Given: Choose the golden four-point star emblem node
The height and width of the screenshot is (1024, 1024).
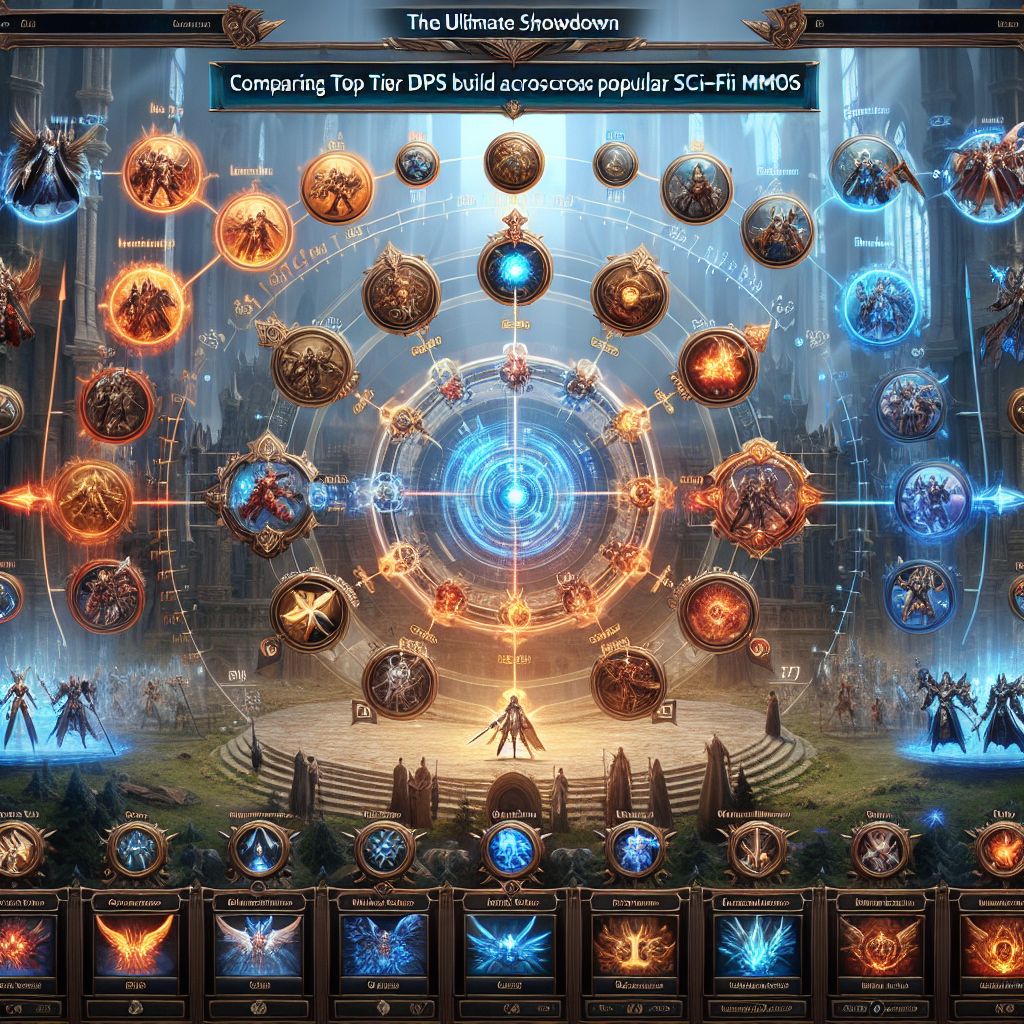Looking at the screenshot, I should click(x=310, y=612).
